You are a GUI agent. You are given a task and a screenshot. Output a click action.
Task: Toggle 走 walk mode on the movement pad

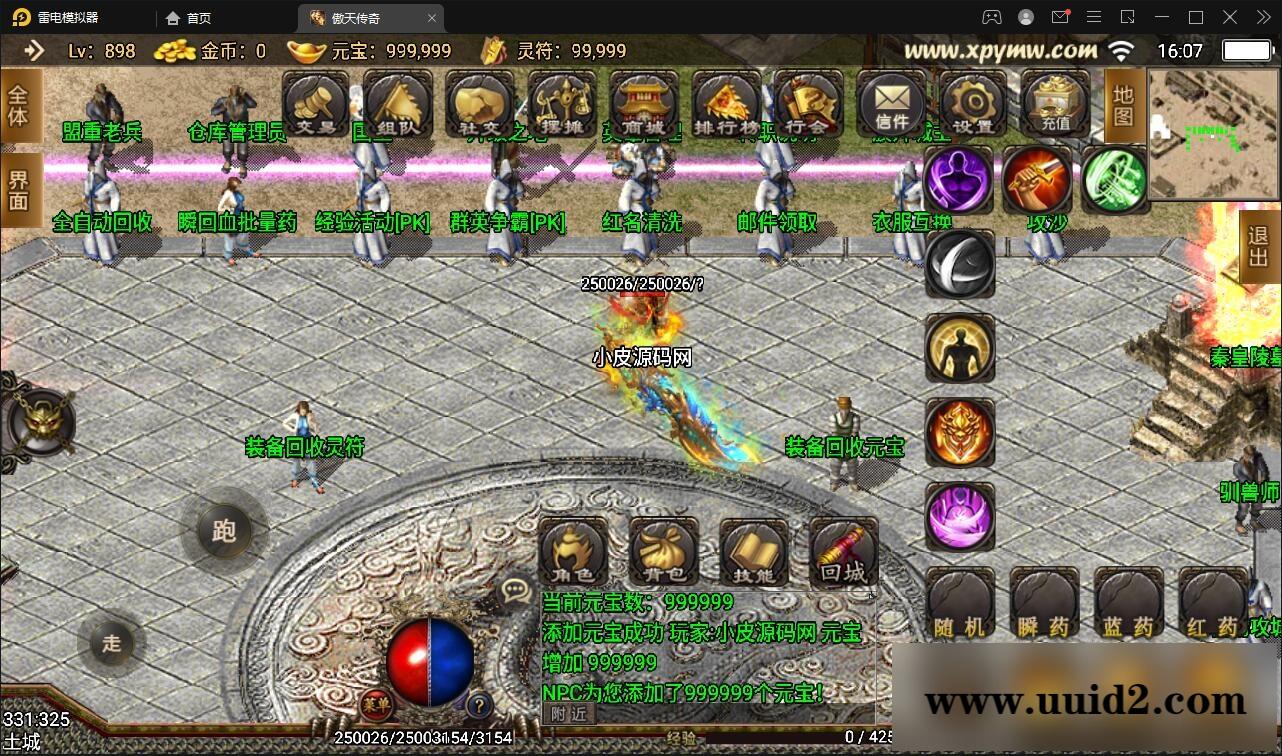pyautogui.click(x=112, y=644)
